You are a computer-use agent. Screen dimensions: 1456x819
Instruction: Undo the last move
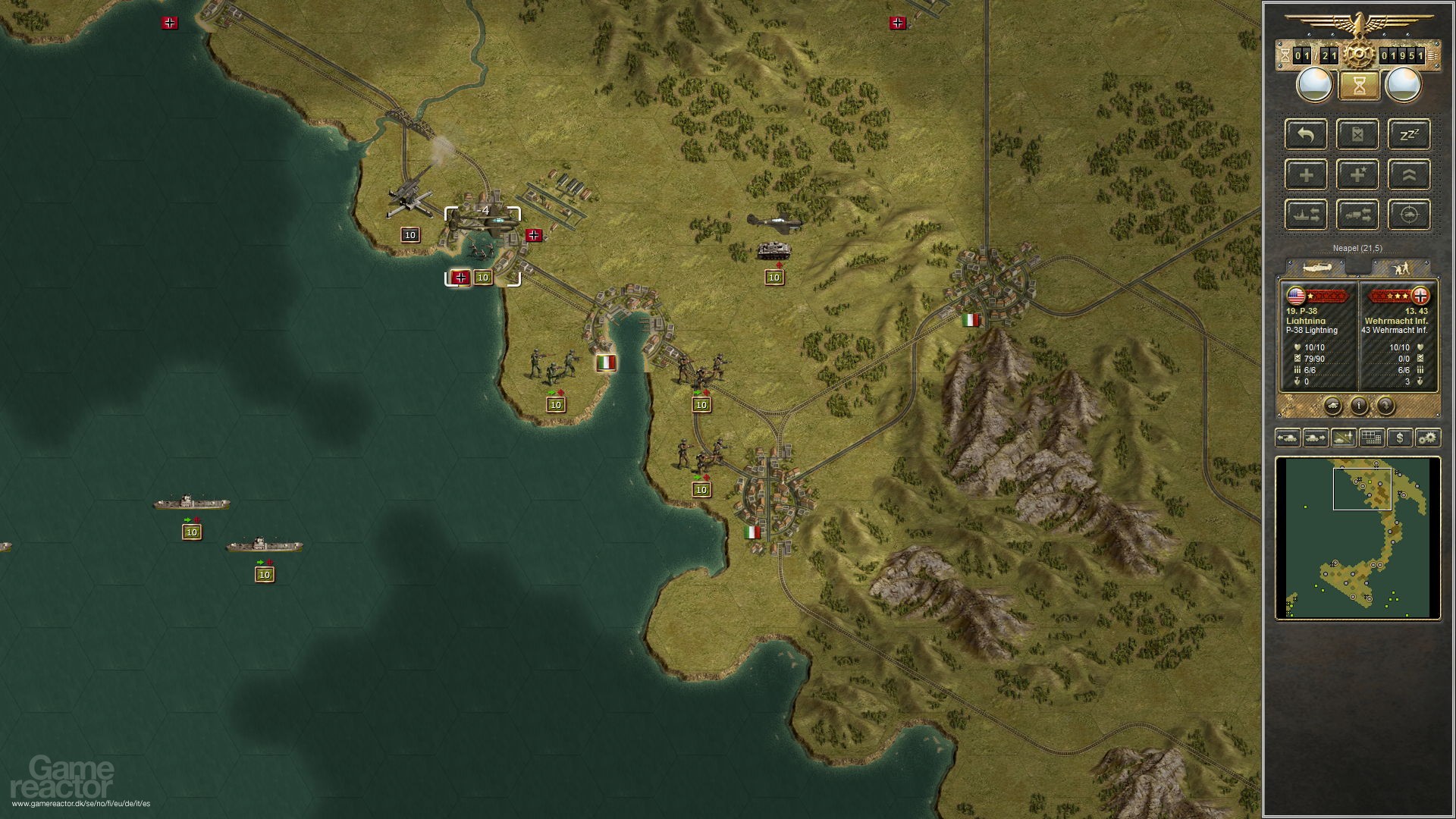click(1306, 134)
